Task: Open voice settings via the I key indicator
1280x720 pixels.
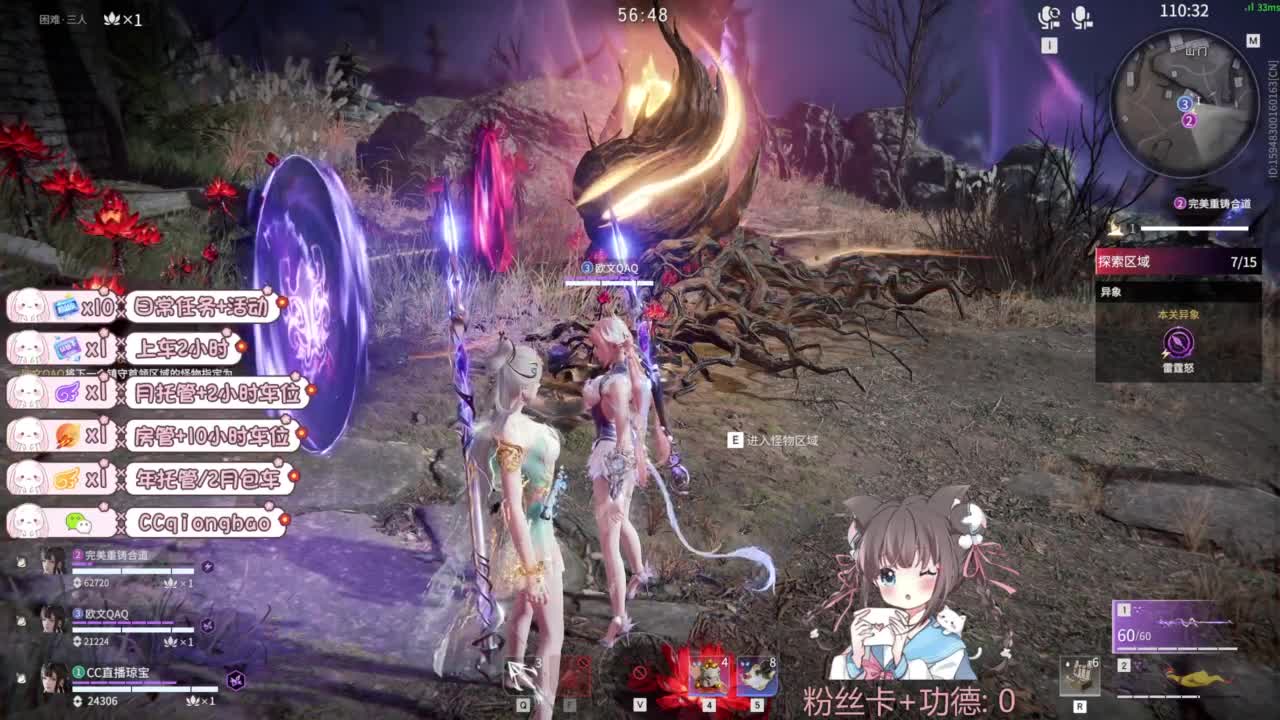Action: [1048, 45]
